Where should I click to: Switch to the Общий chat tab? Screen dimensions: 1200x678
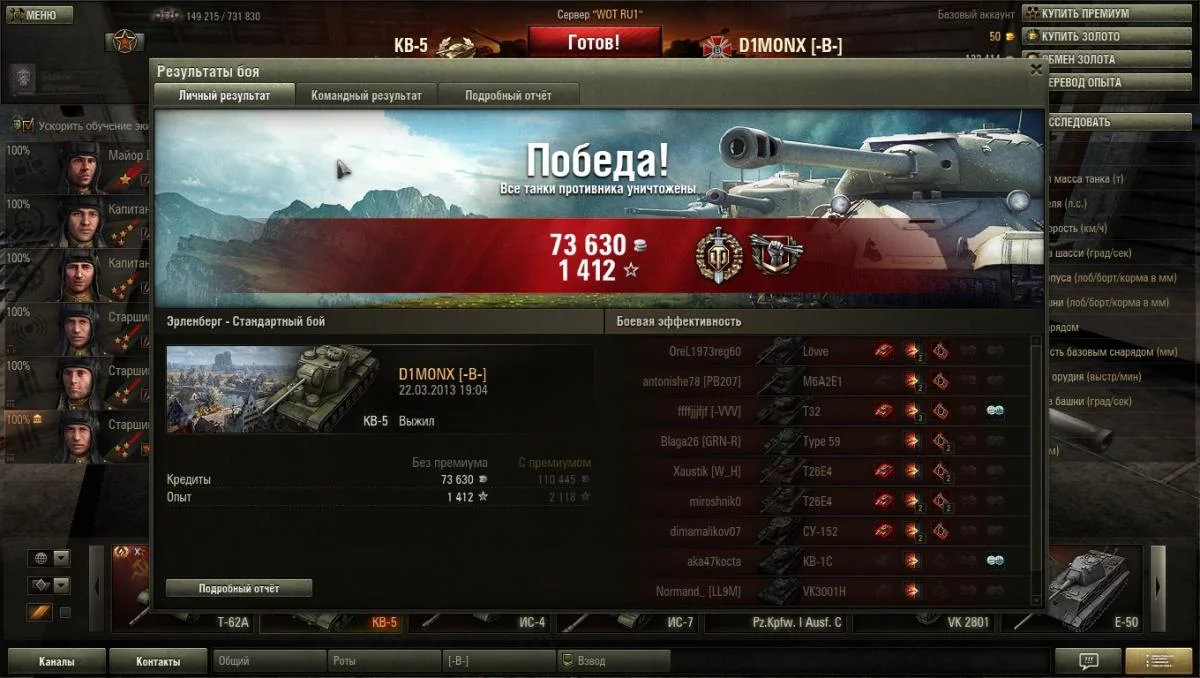(269, 661)
